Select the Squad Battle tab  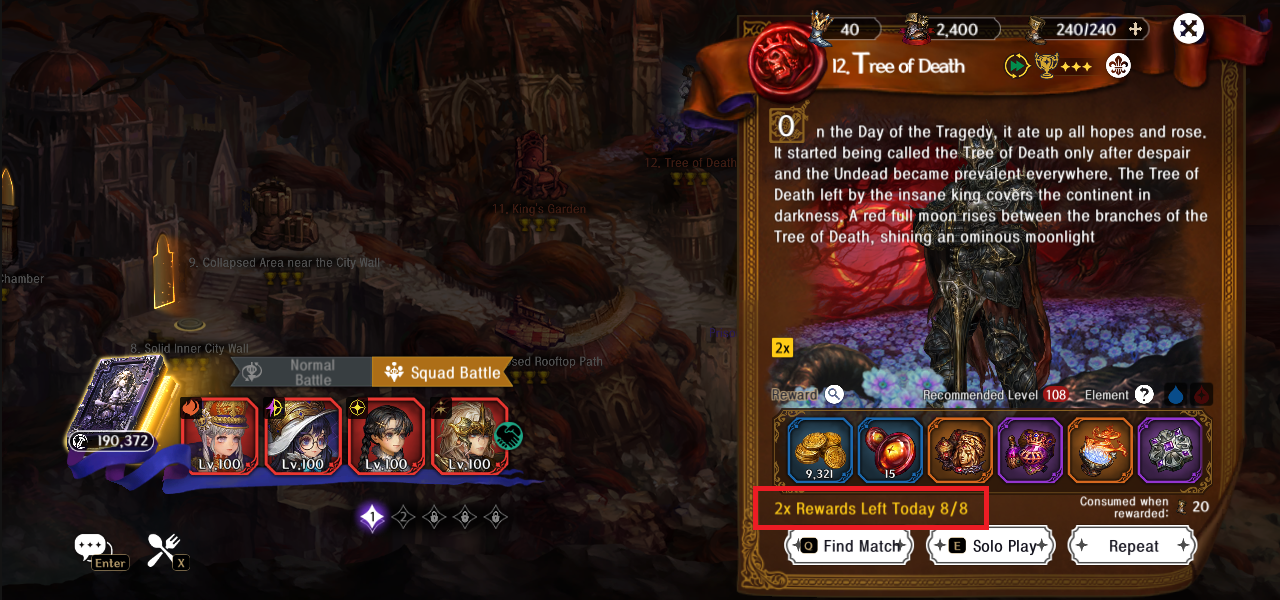tap(442, 373)
